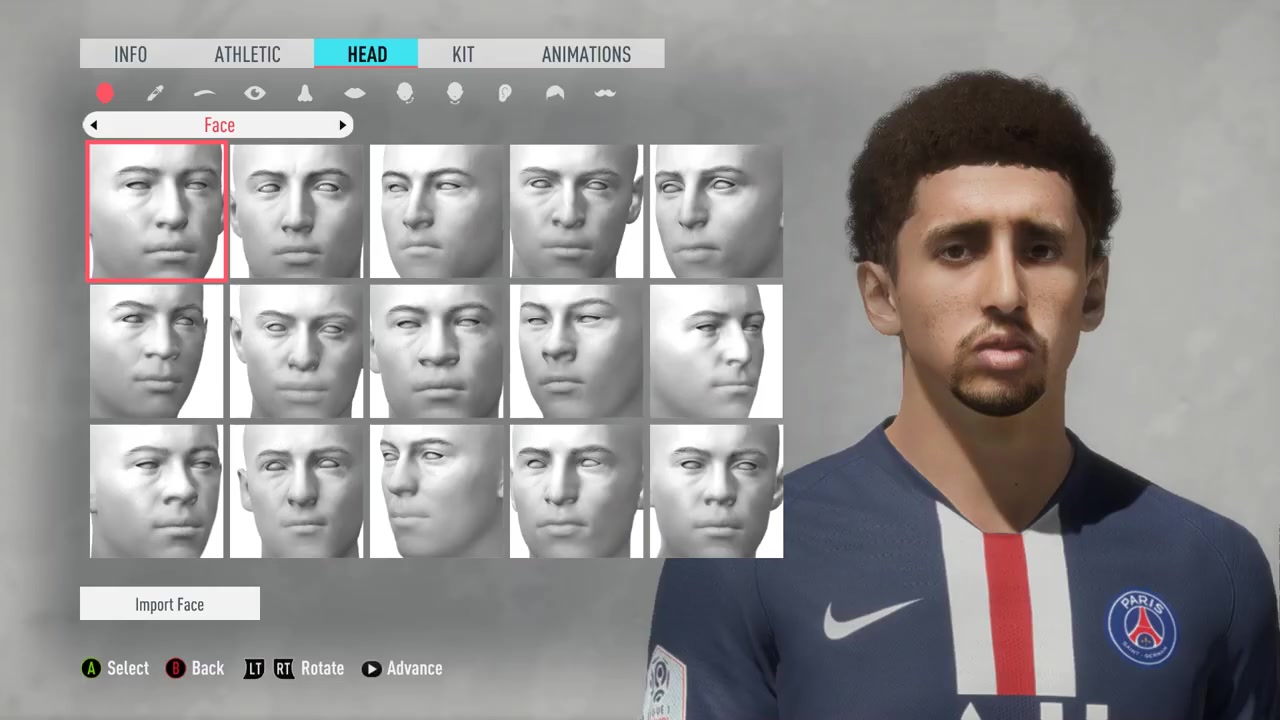Open the eye customization category

pyautogui.click(x=255, y=93)
